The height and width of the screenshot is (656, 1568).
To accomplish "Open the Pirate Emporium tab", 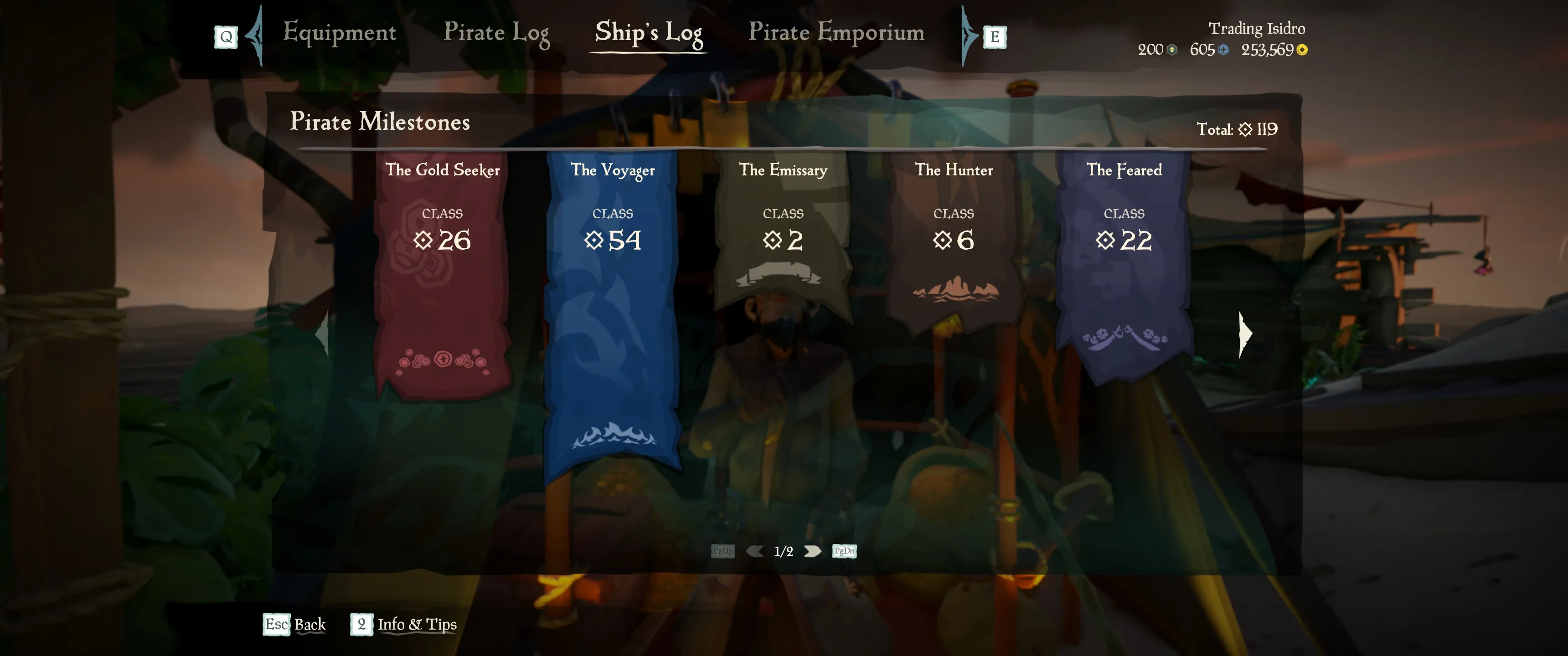I will tap(837, 33).
